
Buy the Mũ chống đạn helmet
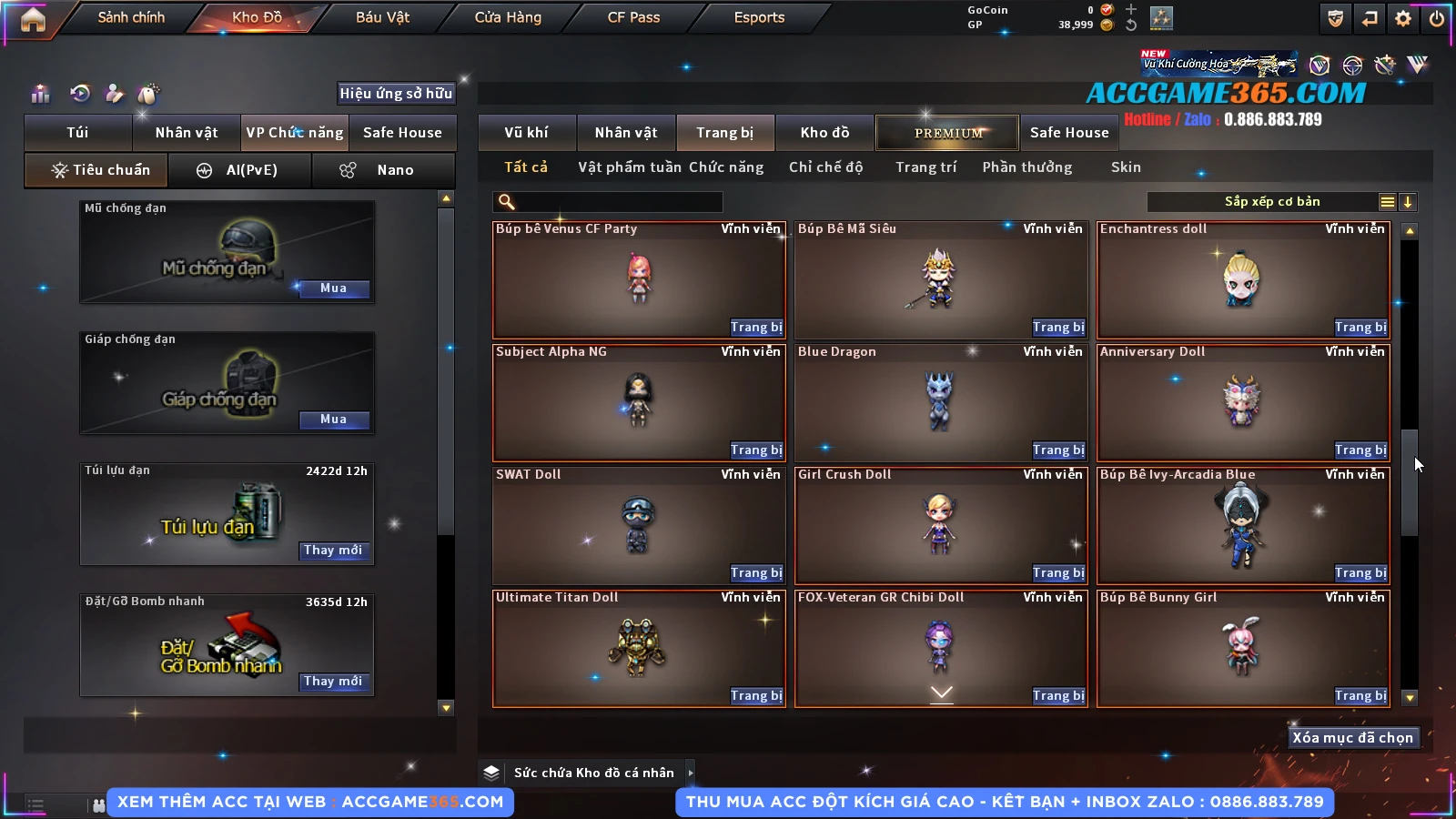click(x=333, y=288)
